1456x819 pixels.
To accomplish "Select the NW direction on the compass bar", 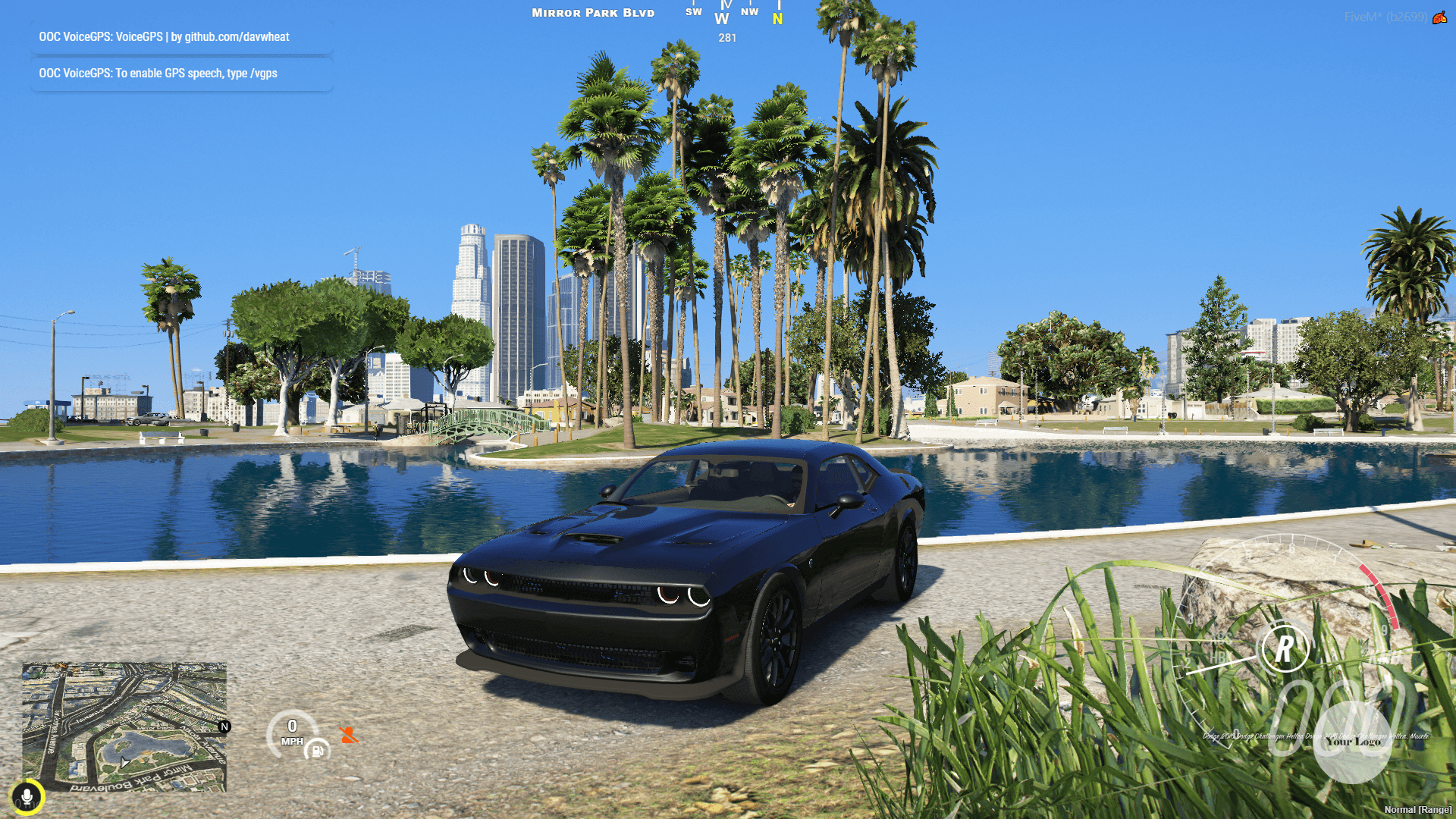I will point(750,11).
